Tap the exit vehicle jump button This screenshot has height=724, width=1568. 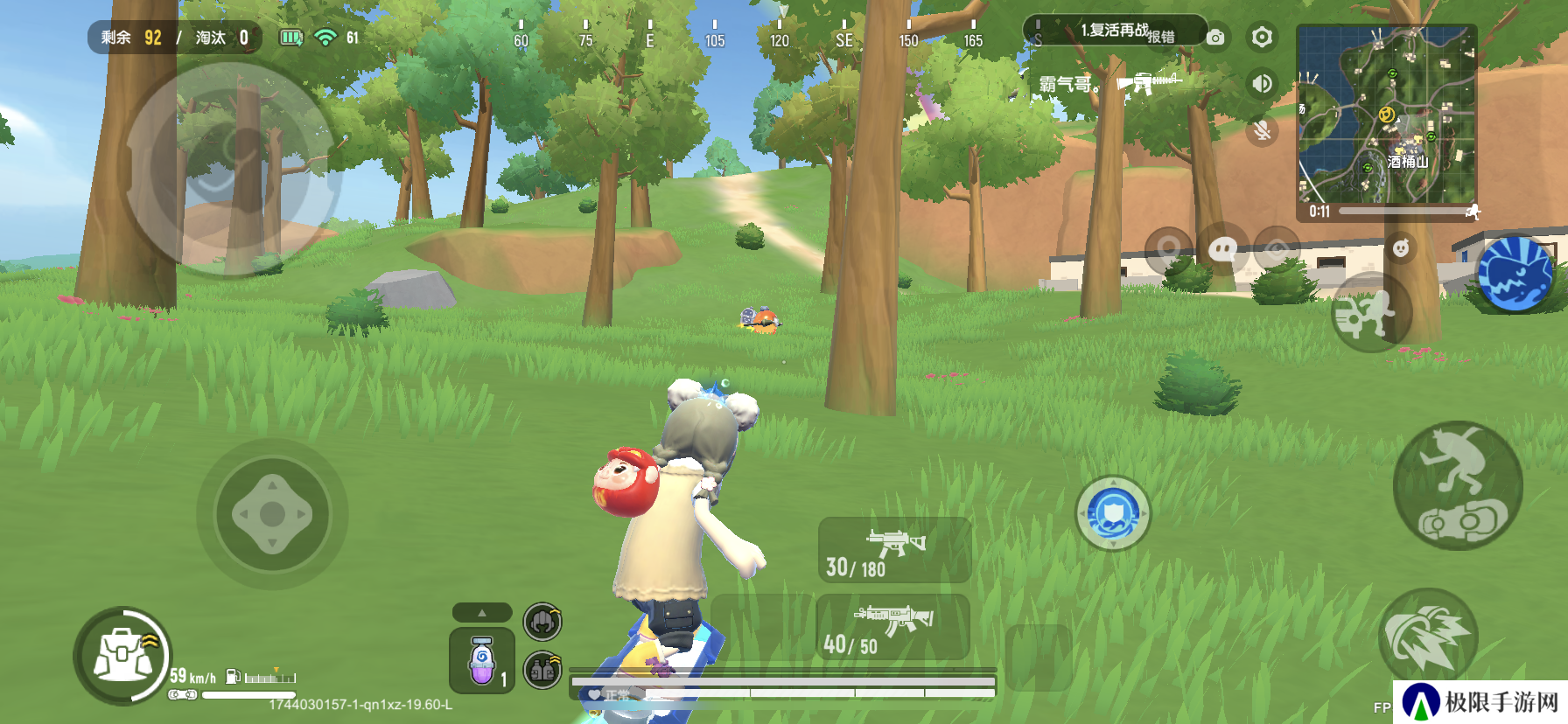[1458, 486]
